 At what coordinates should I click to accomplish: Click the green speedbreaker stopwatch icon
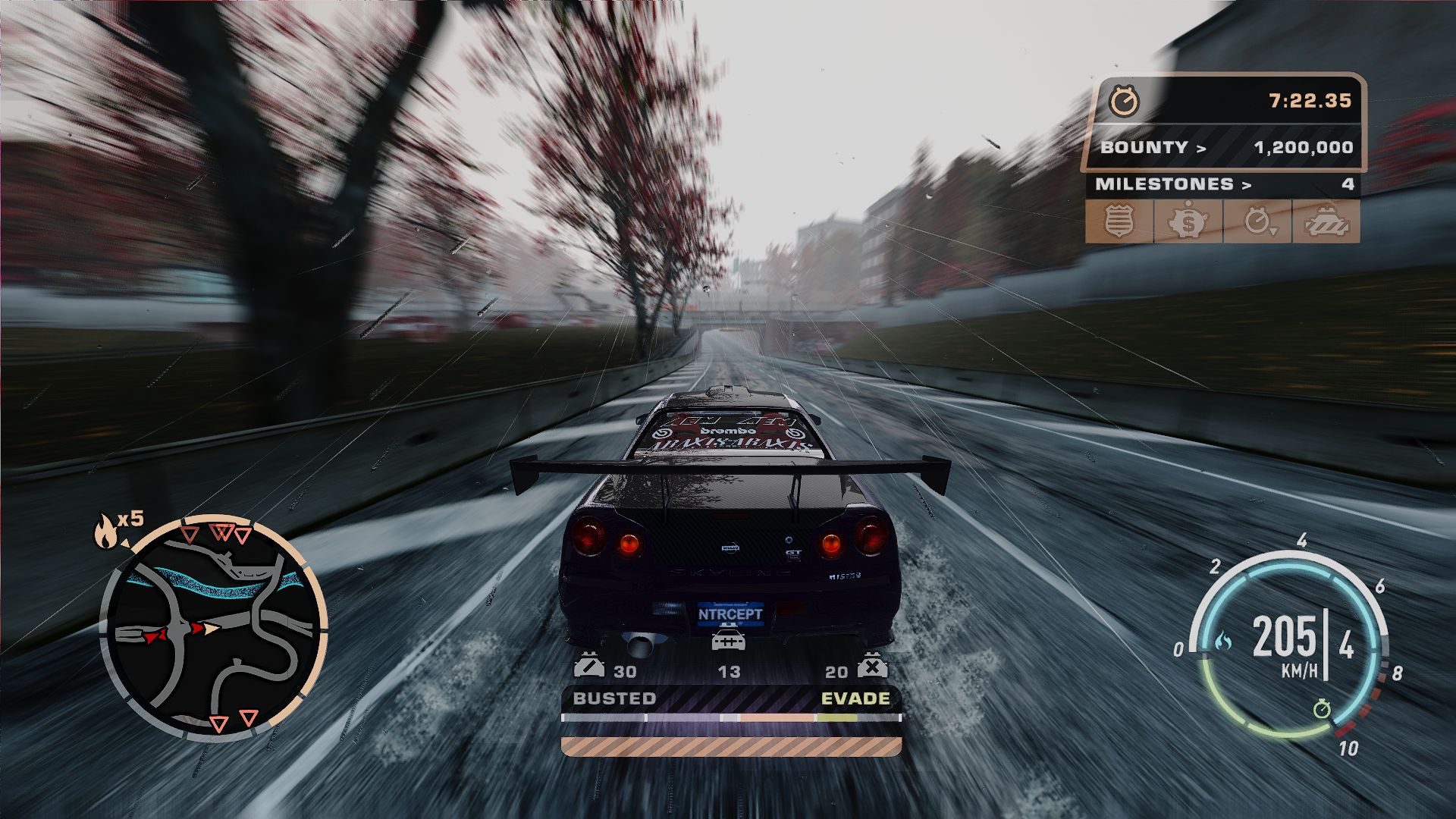point(1323,710)
